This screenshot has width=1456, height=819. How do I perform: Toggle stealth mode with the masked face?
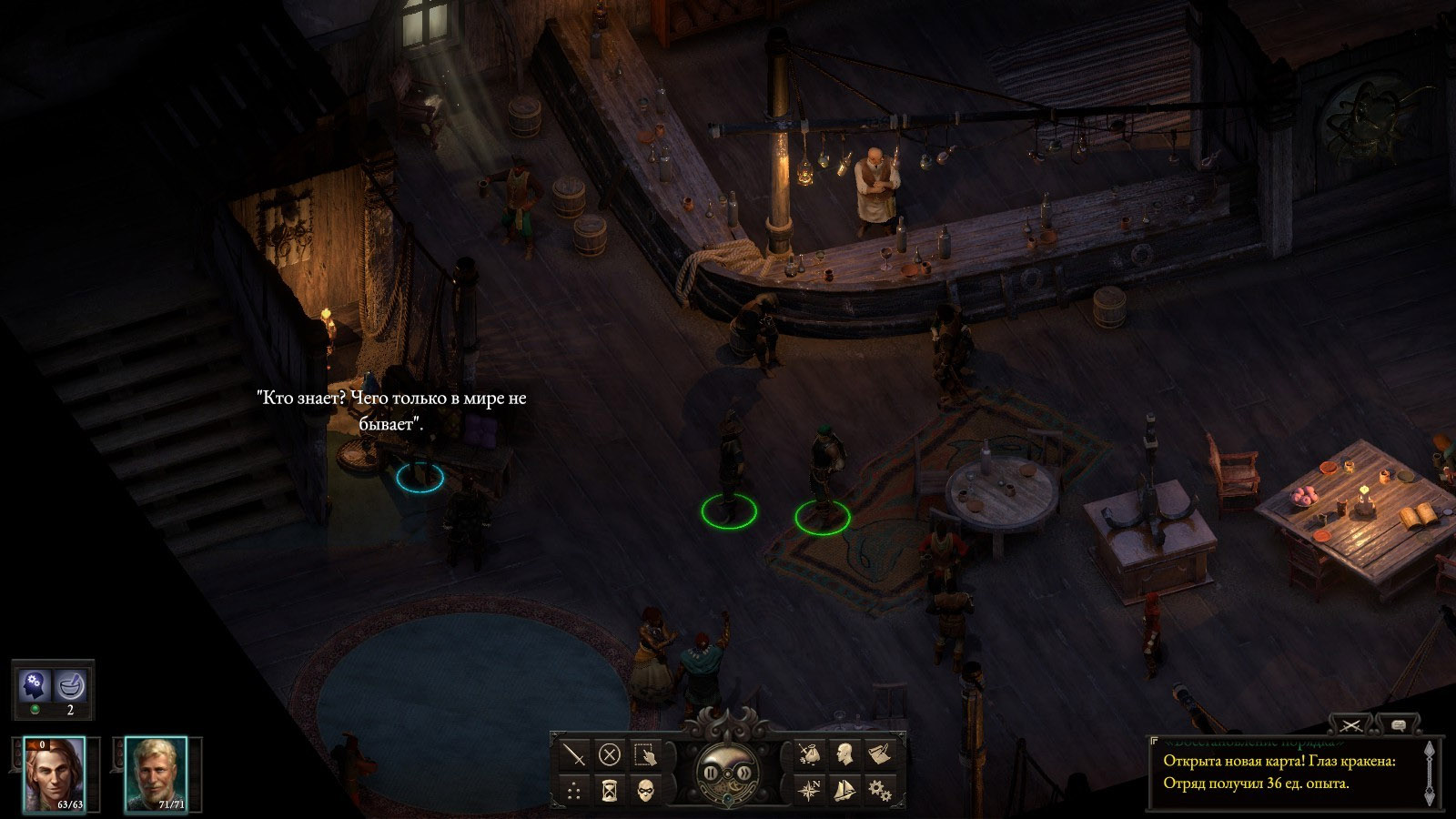644,790
